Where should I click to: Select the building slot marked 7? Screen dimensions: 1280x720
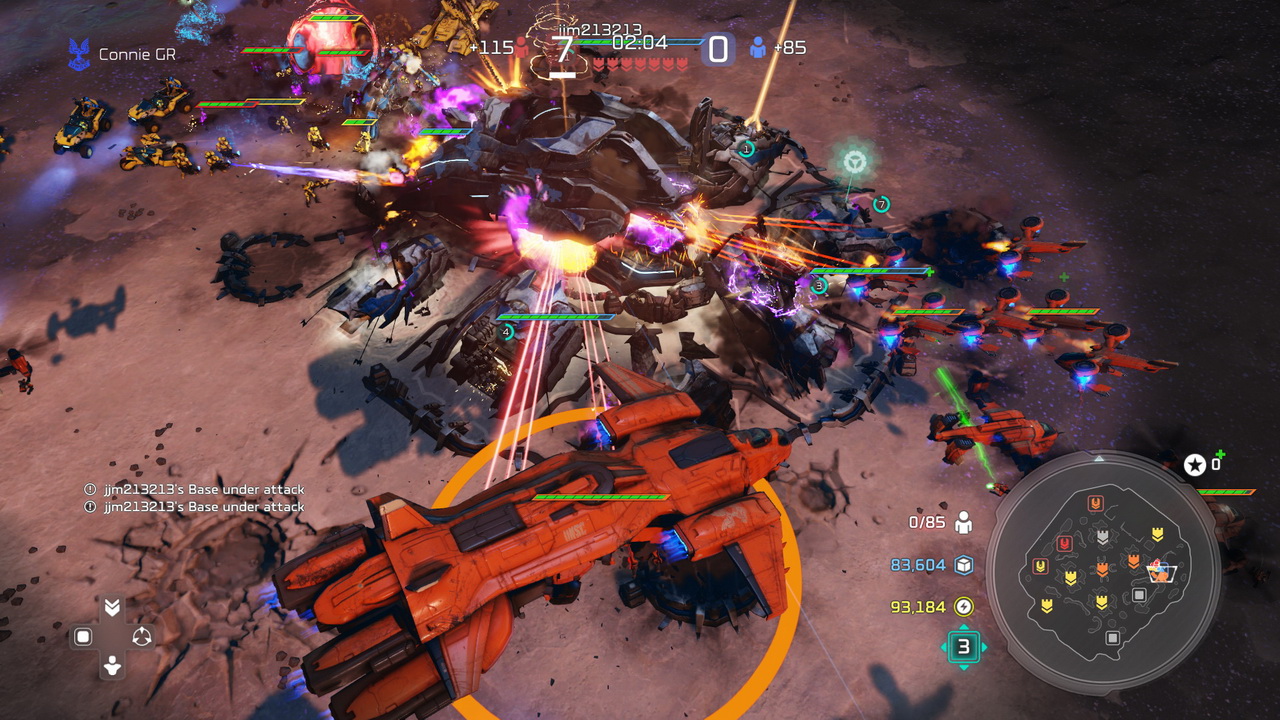pos(881,205)
